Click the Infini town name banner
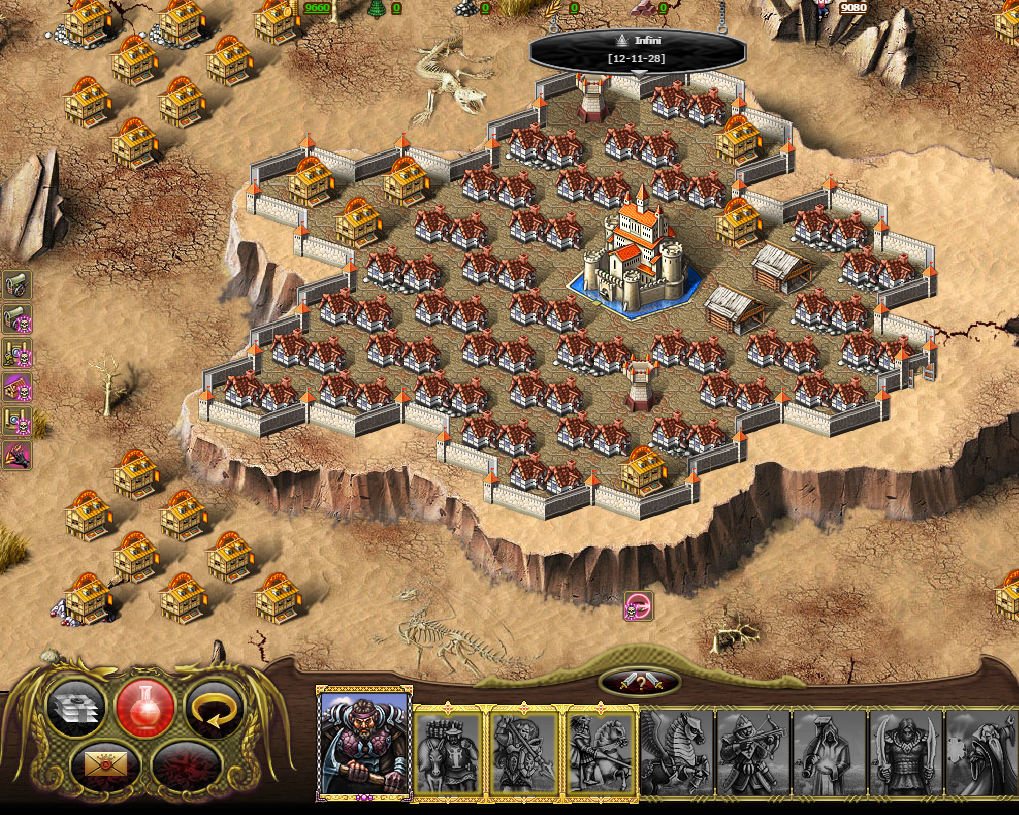1019x815 pixels. coord(637,49)
